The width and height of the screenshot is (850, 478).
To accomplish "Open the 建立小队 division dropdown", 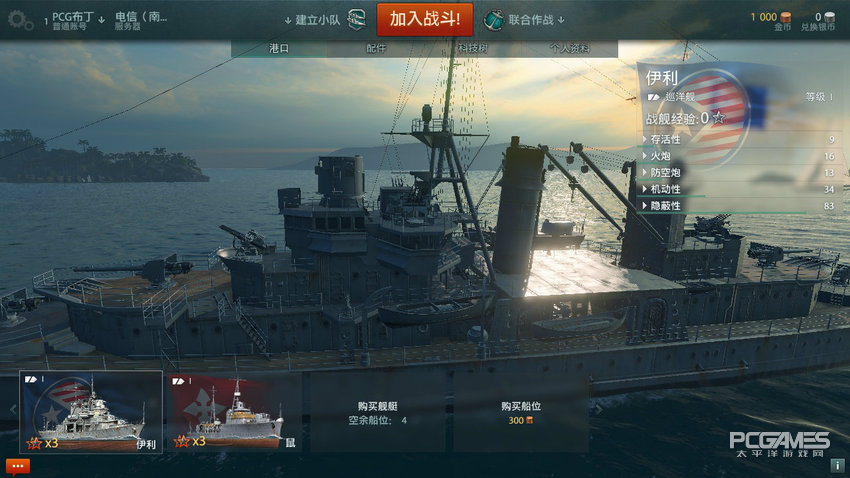I will 322,20.
